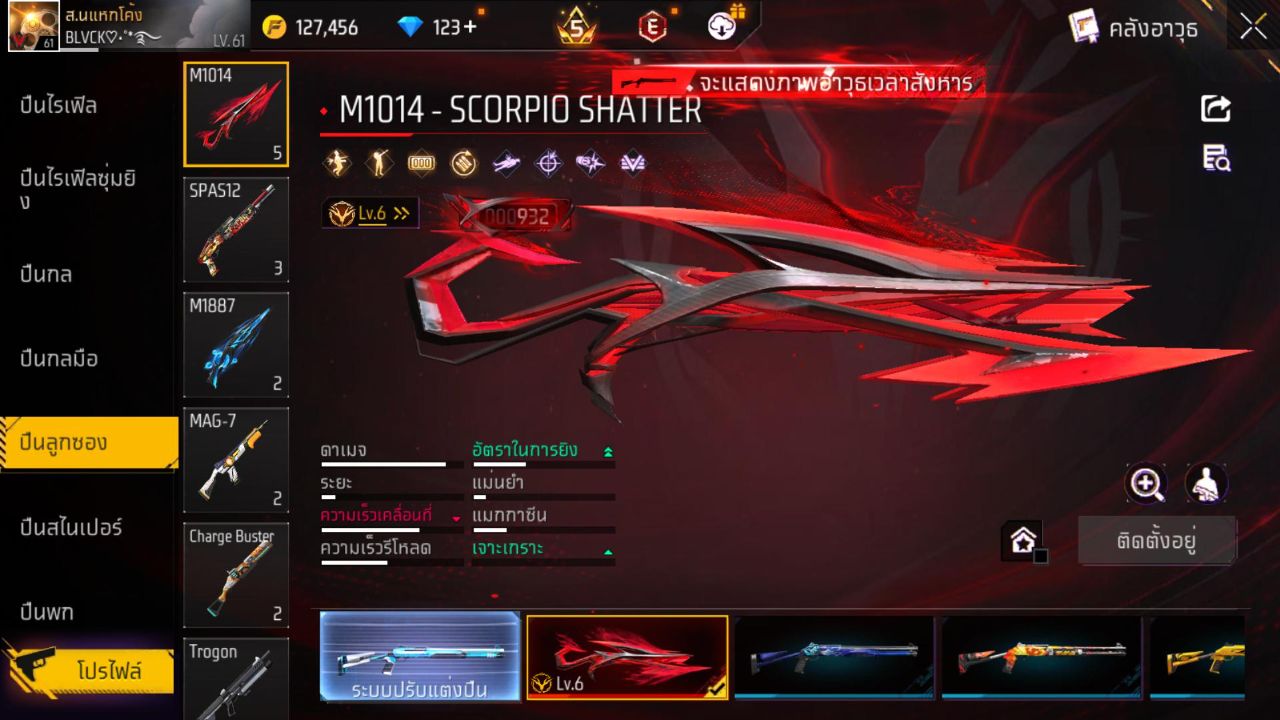Click the ติดตั้งอยู่ equip button
The width and height of the screenshot is (1280, 720).
click(x=1157, y=541)
